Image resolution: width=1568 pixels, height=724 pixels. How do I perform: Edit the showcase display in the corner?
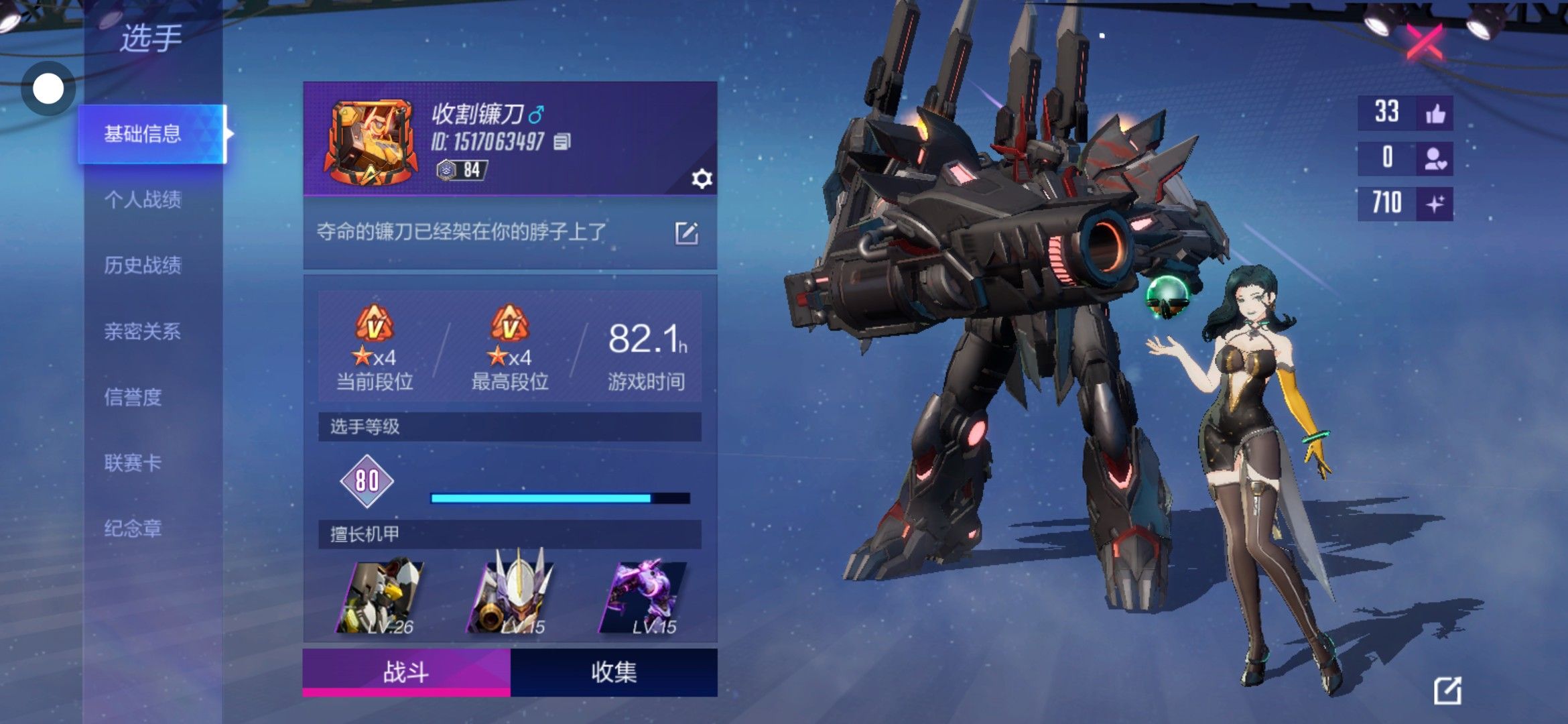(1447, 690)
